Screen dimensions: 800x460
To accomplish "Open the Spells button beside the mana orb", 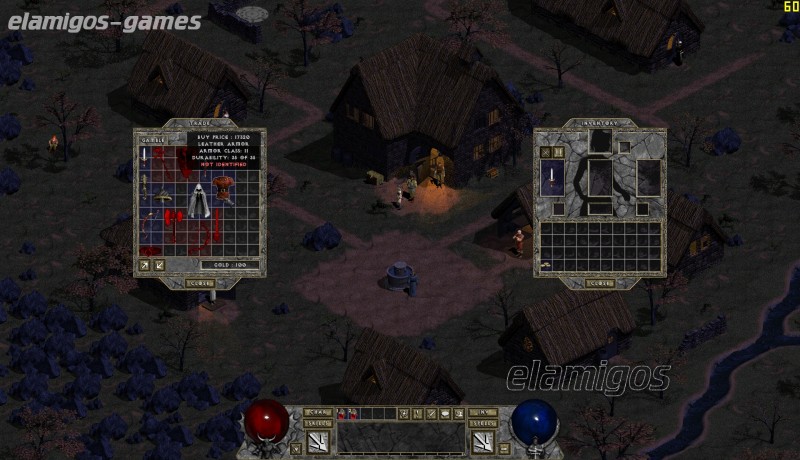I will coord(482,424).
